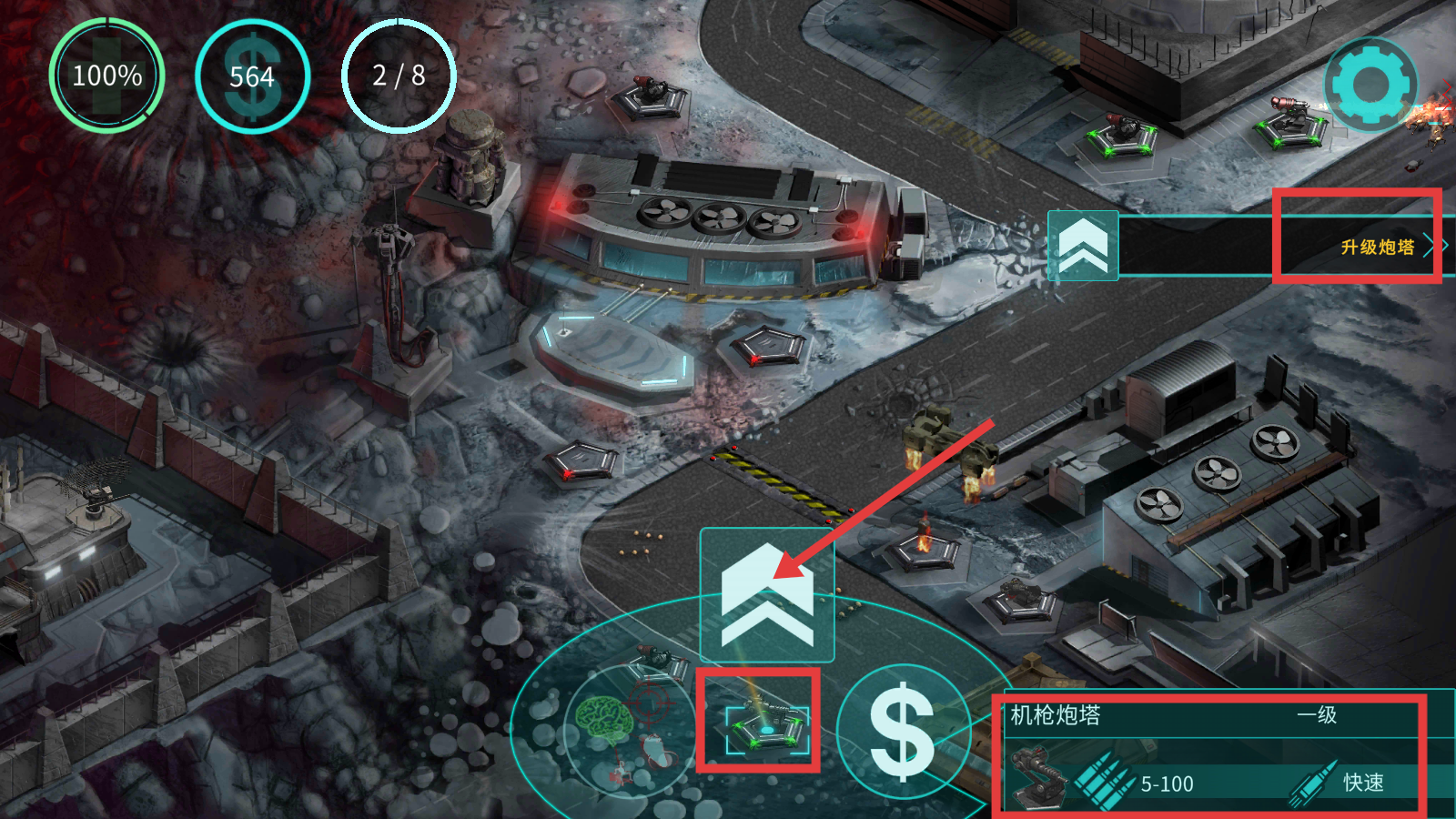1456x819 pixels.
Task: Upgrade the turret with the large chevron button
Action: tap(767, 595)
